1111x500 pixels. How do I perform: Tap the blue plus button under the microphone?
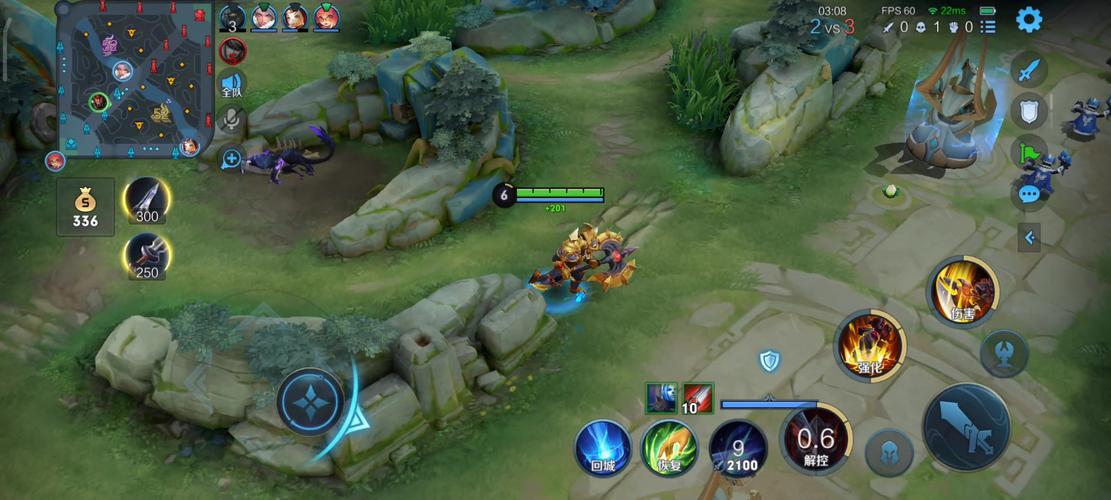coord(231,158)
